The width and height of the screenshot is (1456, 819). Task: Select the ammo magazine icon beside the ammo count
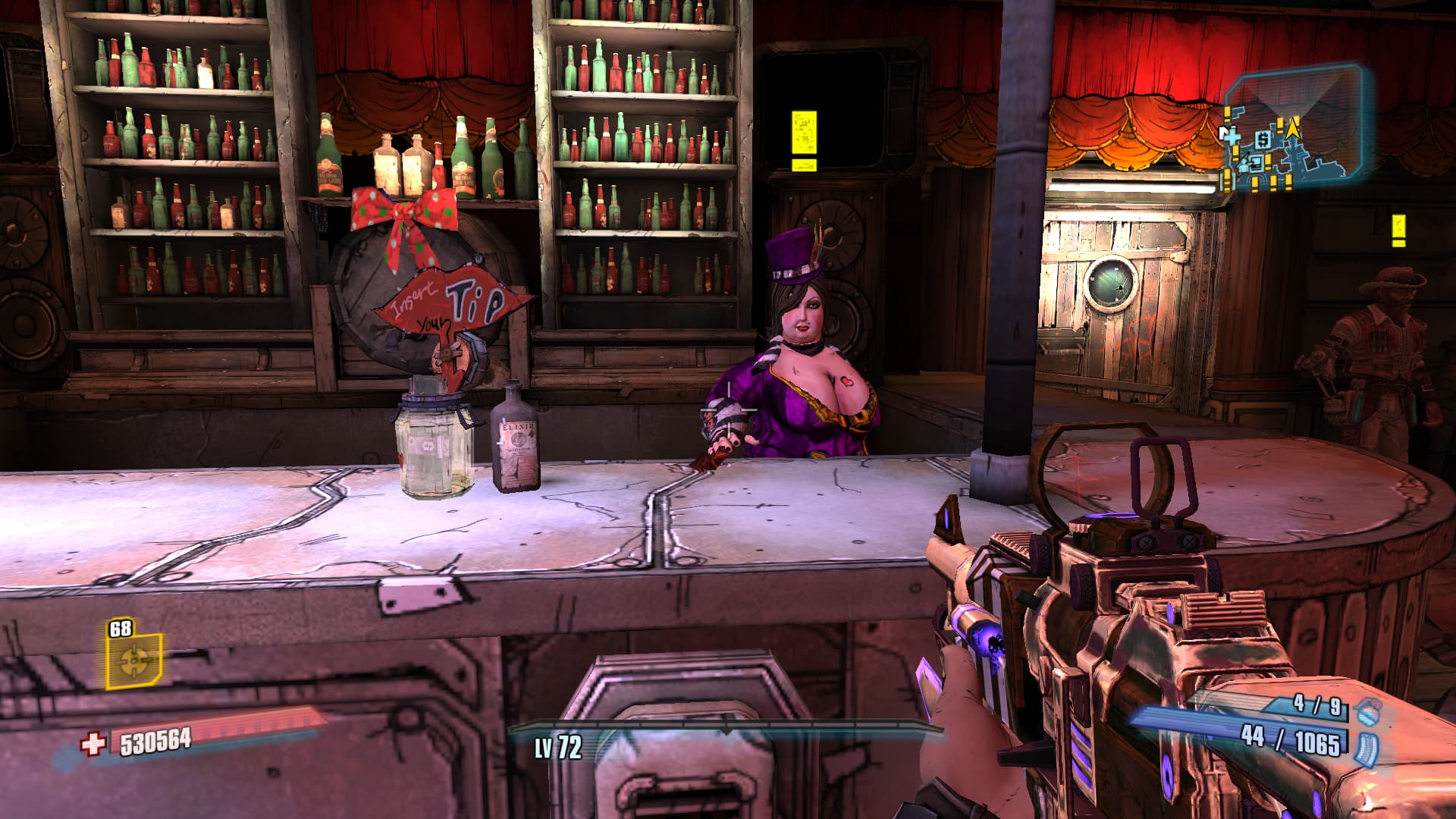tap(1367, 746)
